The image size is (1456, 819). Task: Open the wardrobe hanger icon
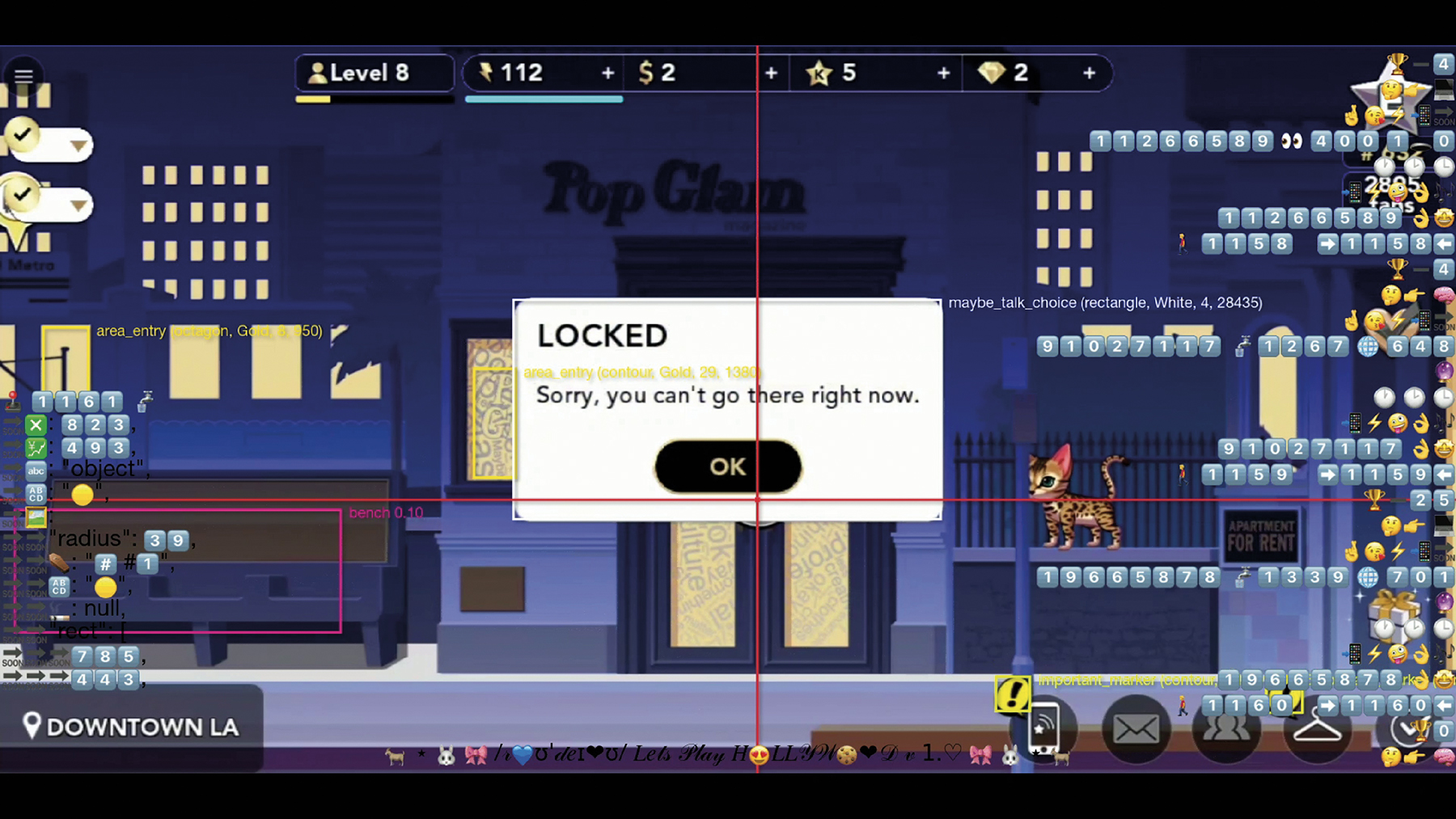click(1317, 728)
